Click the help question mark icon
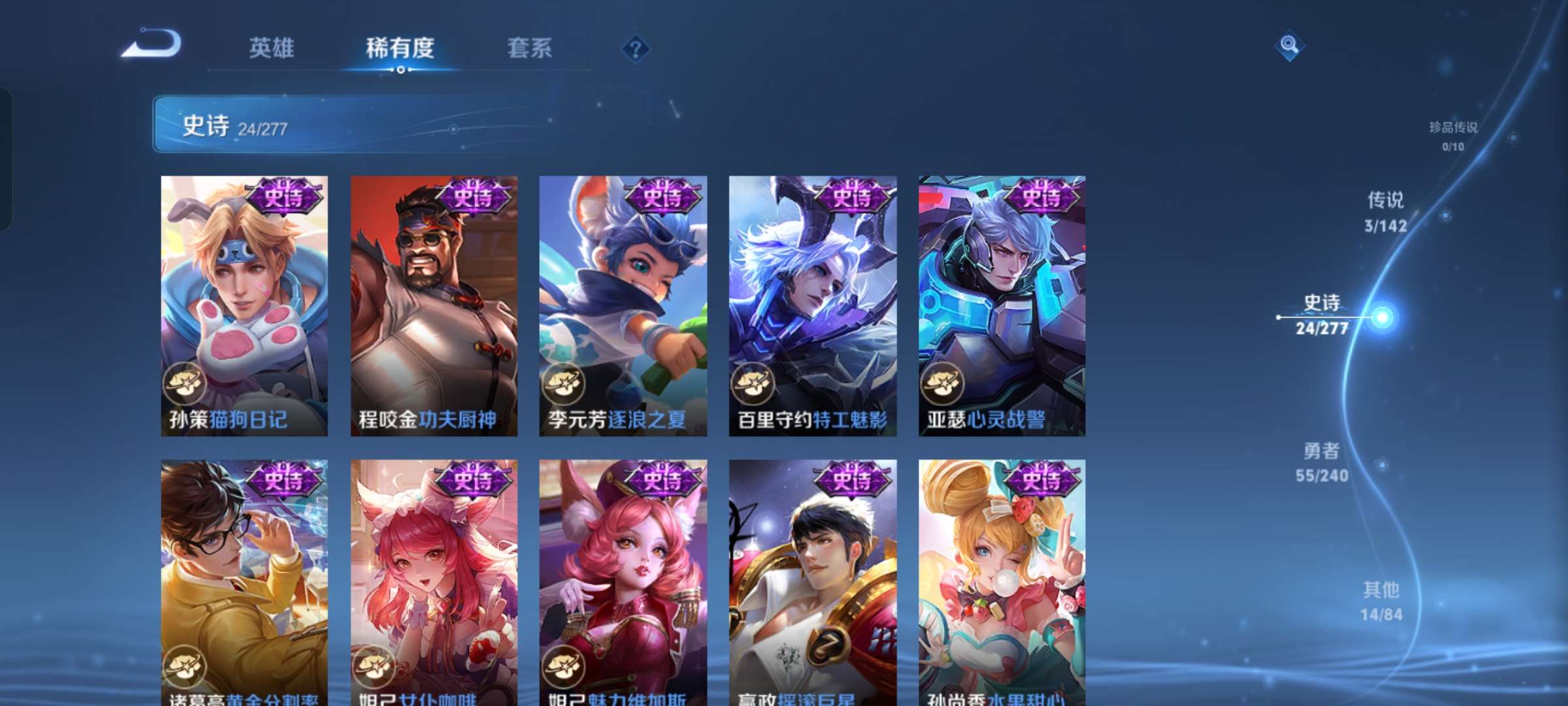 [637, 49]
